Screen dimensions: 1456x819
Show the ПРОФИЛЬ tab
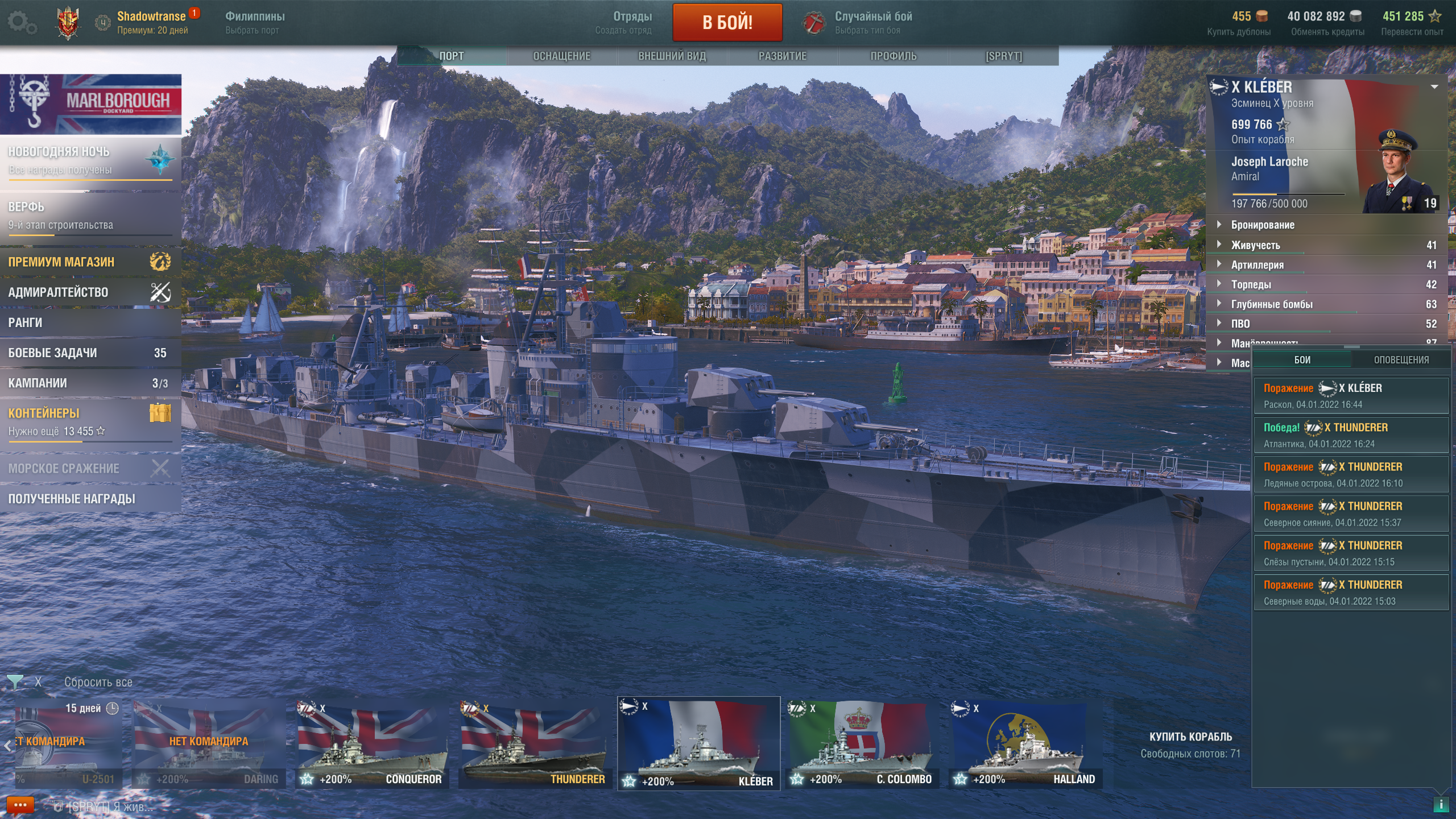pyautogui.click(x=893, y=56)
